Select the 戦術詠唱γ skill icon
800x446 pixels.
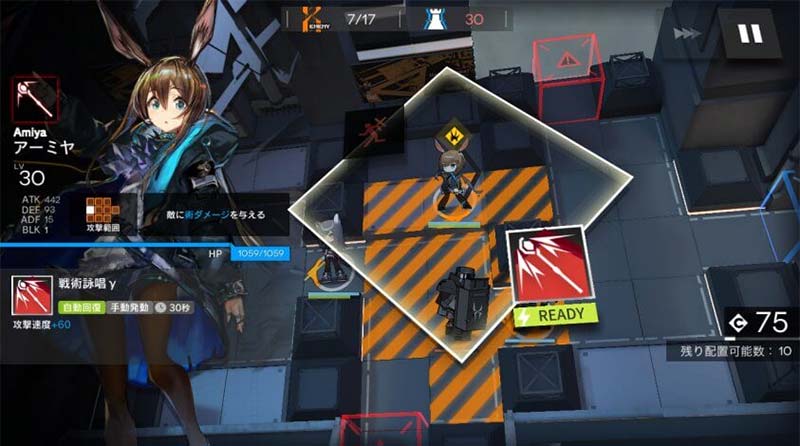point(32,297)
